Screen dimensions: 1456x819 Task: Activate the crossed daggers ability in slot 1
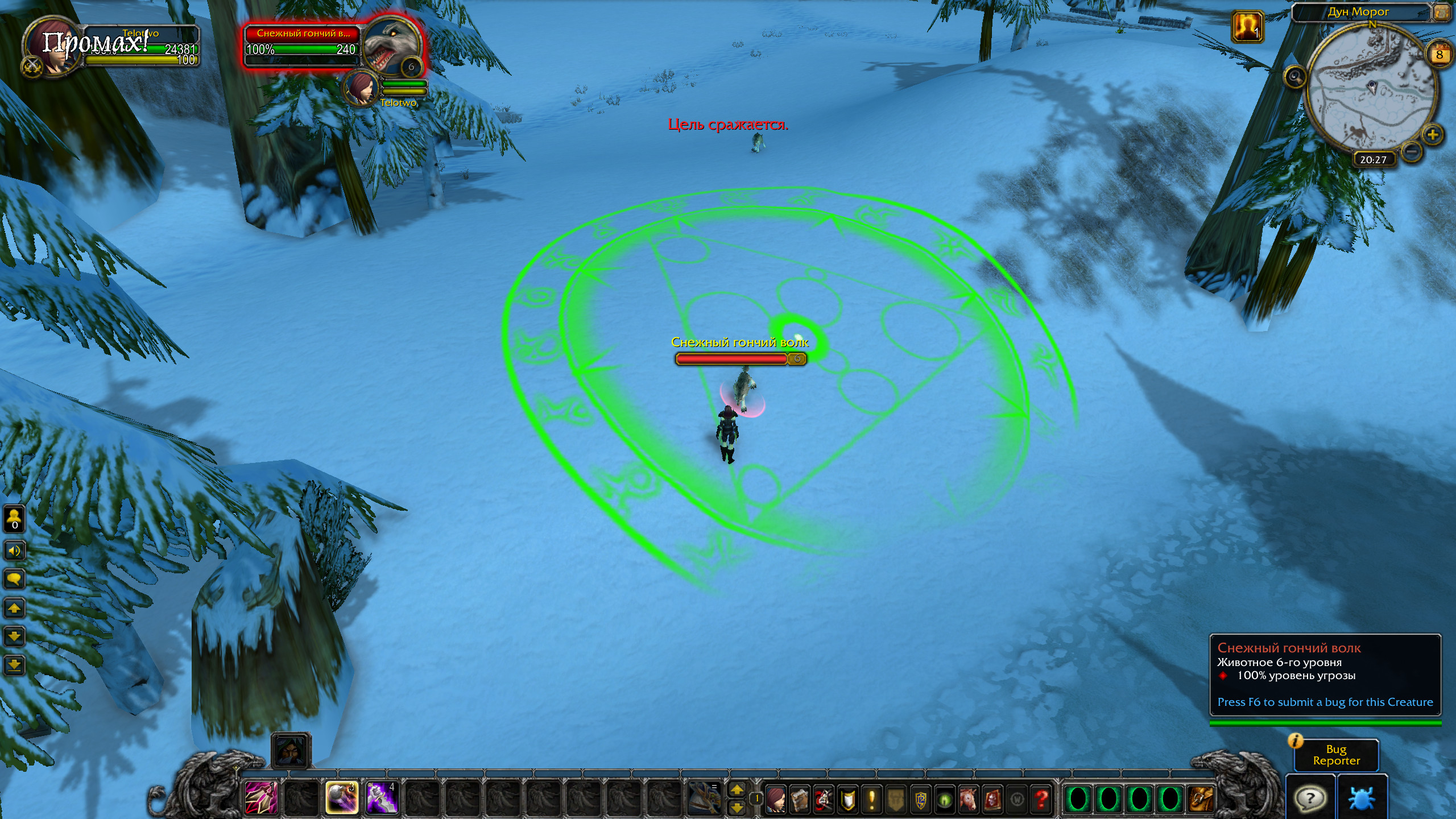coord(261,798)
